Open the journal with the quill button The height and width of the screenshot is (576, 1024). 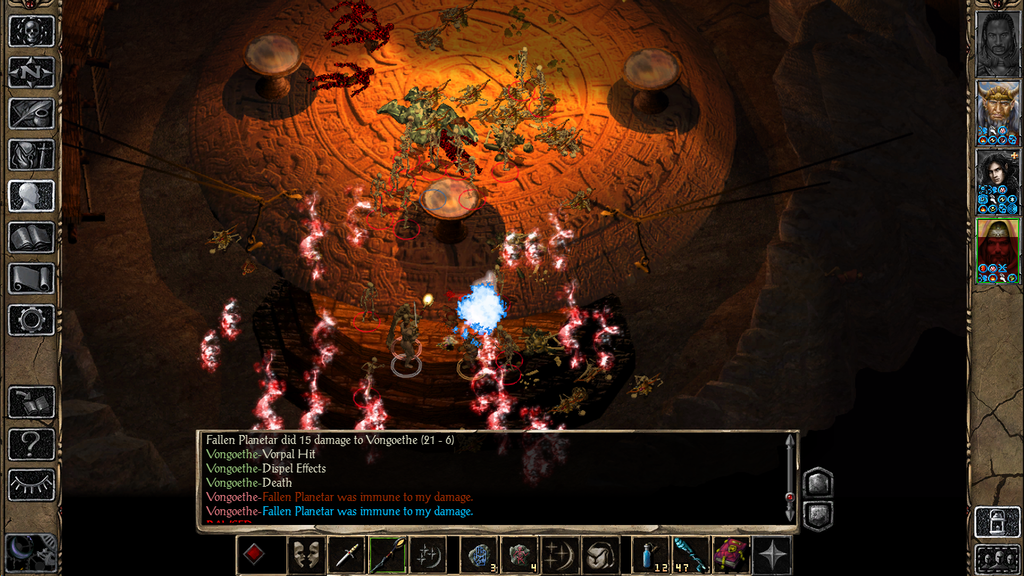click(31, 113)
